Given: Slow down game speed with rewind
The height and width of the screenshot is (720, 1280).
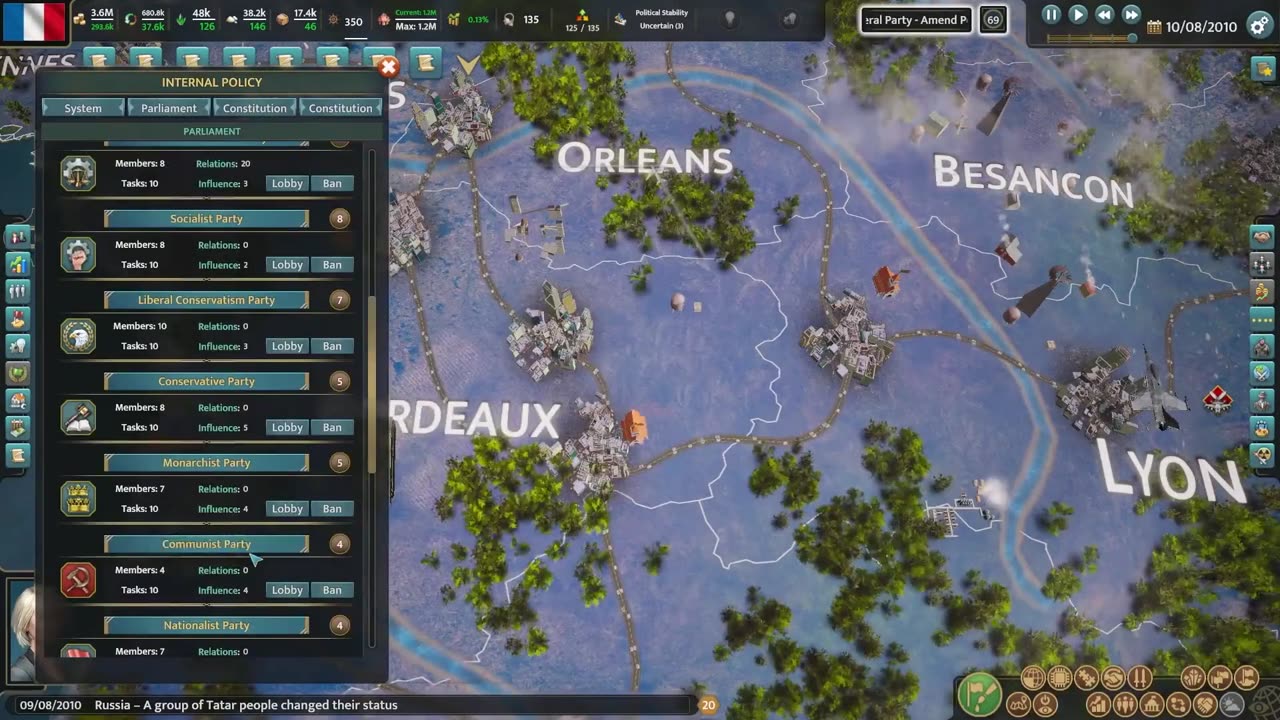Looking at the screenshot, I should [x=1104, y=15].
